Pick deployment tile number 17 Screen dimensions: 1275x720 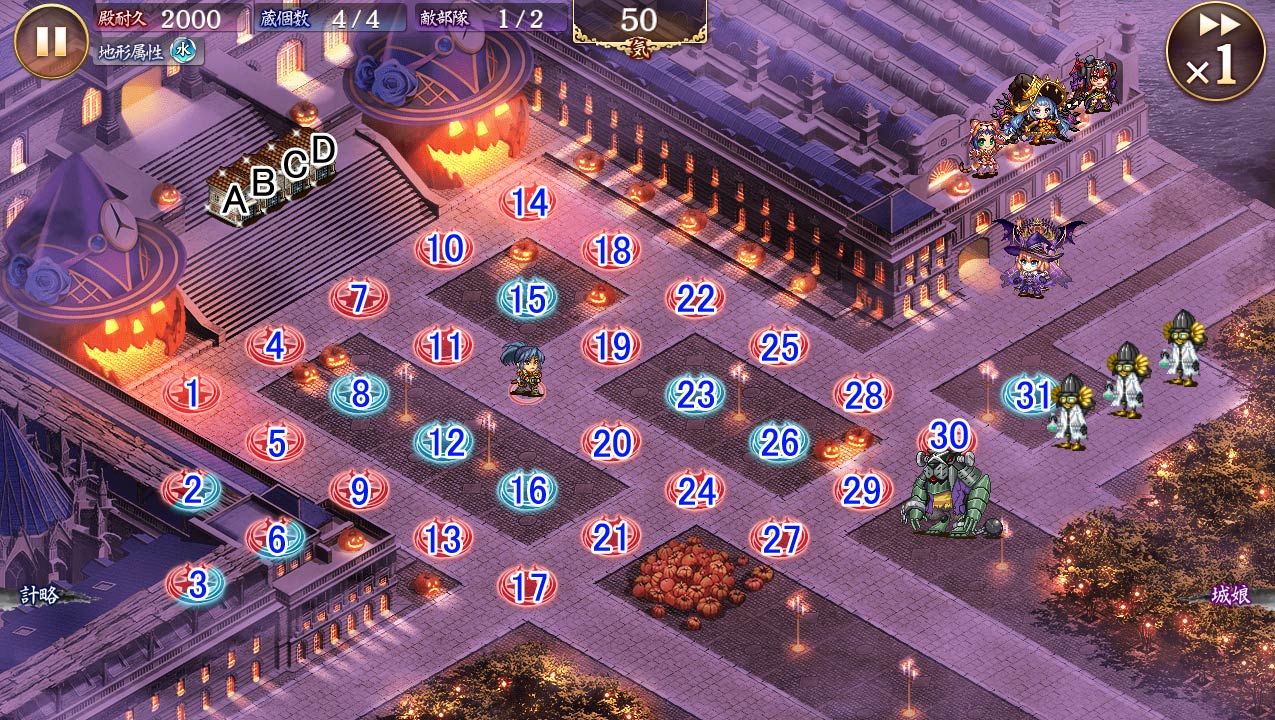527,586
